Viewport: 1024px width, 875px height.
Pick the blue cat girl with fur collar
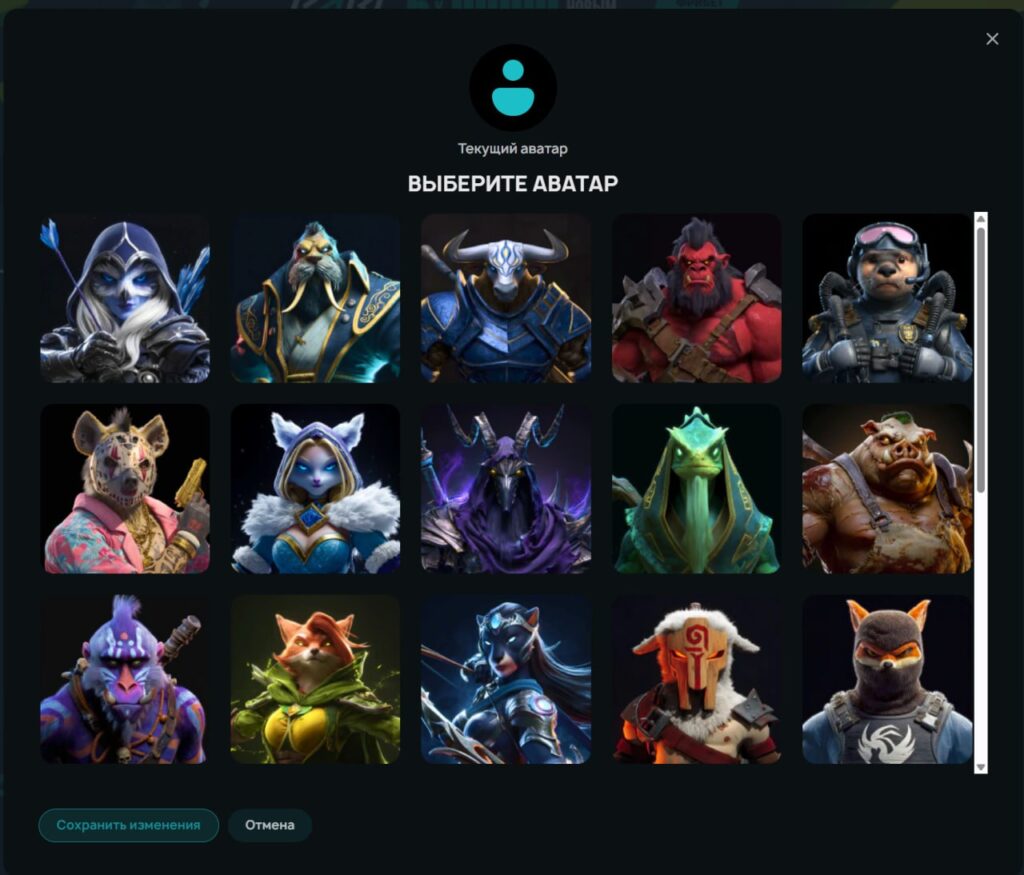pos(316,488)
